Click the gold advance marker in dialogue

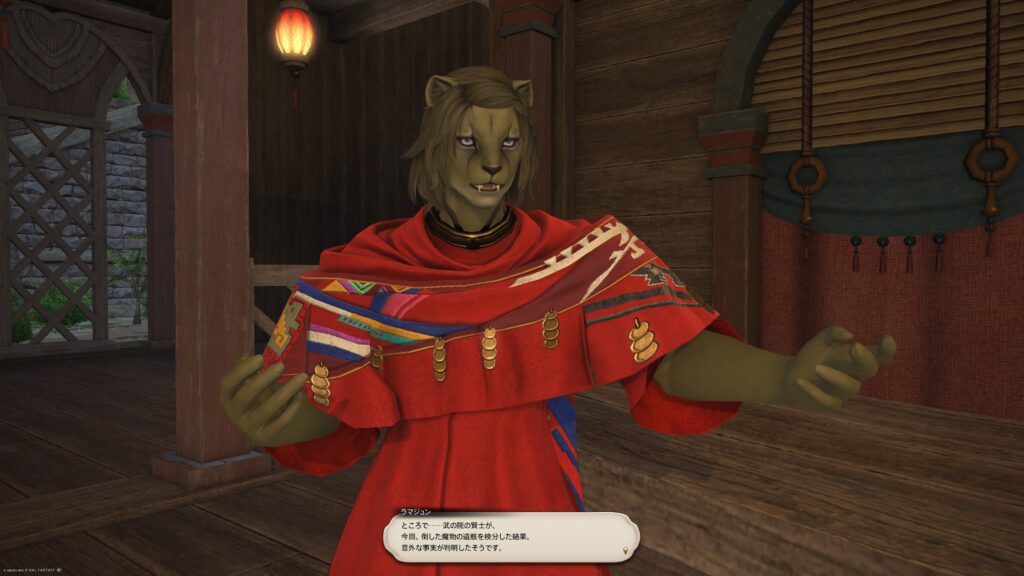click(627, 549)
